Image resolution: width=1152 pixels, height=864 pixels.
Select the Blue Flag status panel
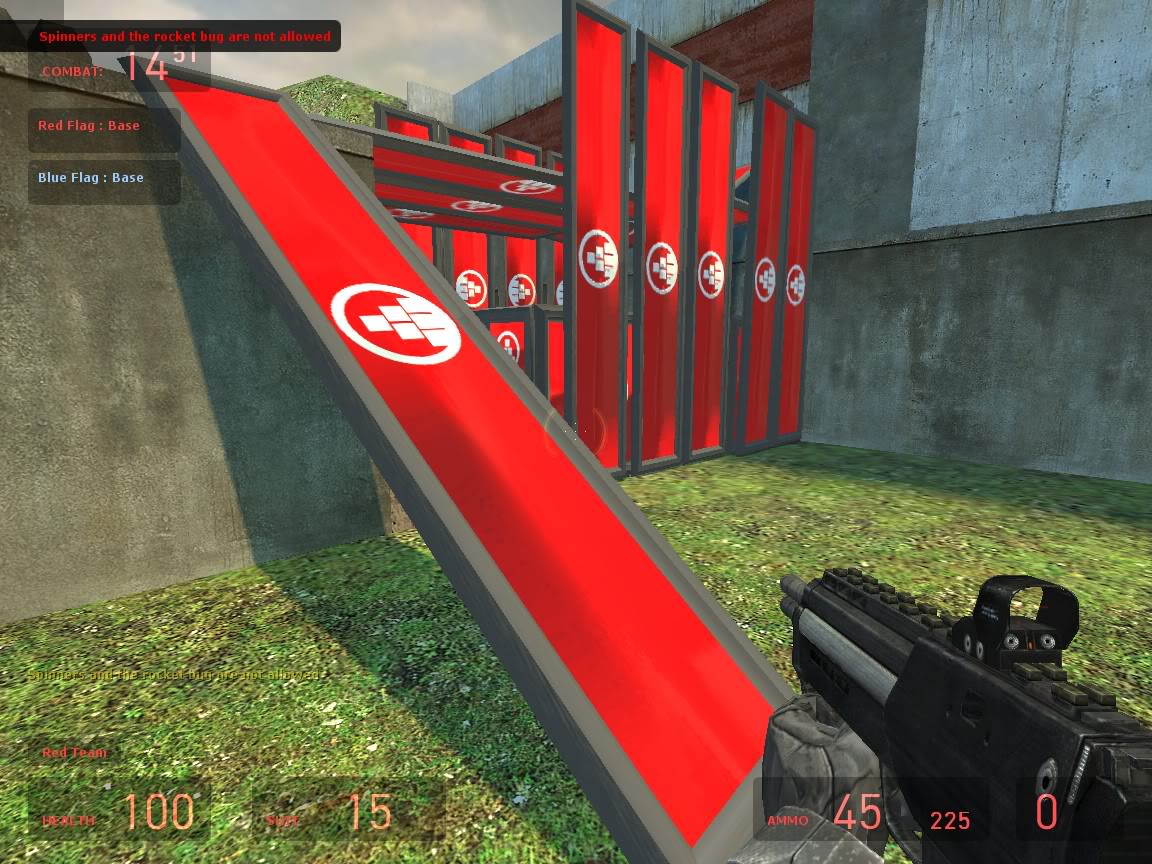tap(103, 180)
